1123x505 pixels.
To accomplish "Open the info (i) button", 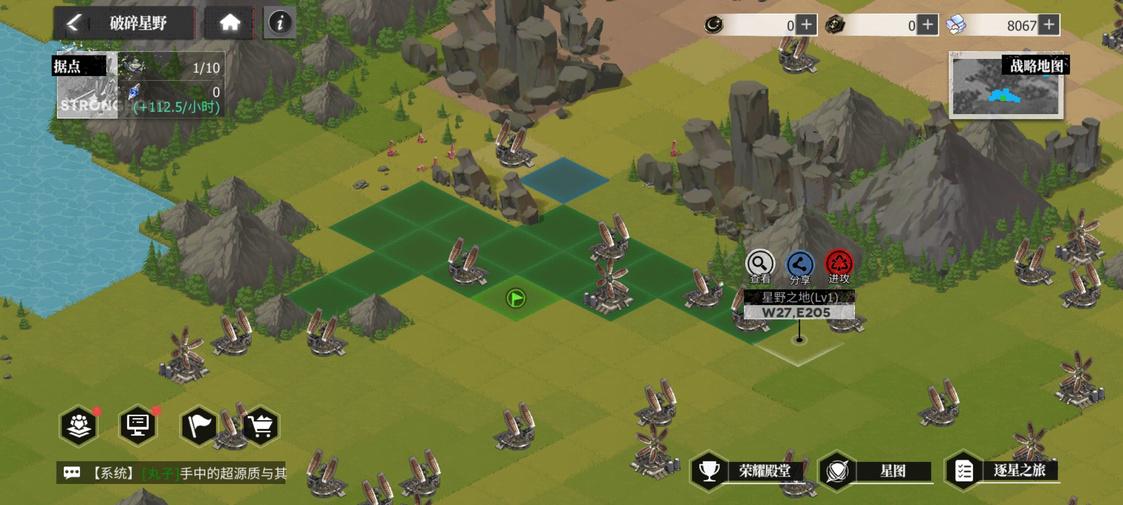I will pos(280,23).
